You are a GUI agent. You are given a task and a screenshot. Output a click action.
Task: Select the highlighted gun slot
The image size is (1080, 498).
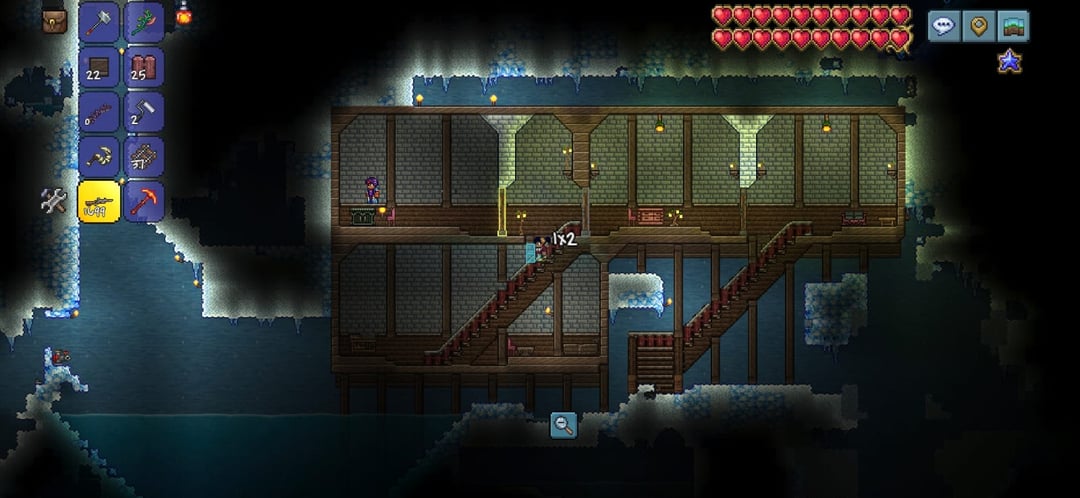[x=99, y=202]
